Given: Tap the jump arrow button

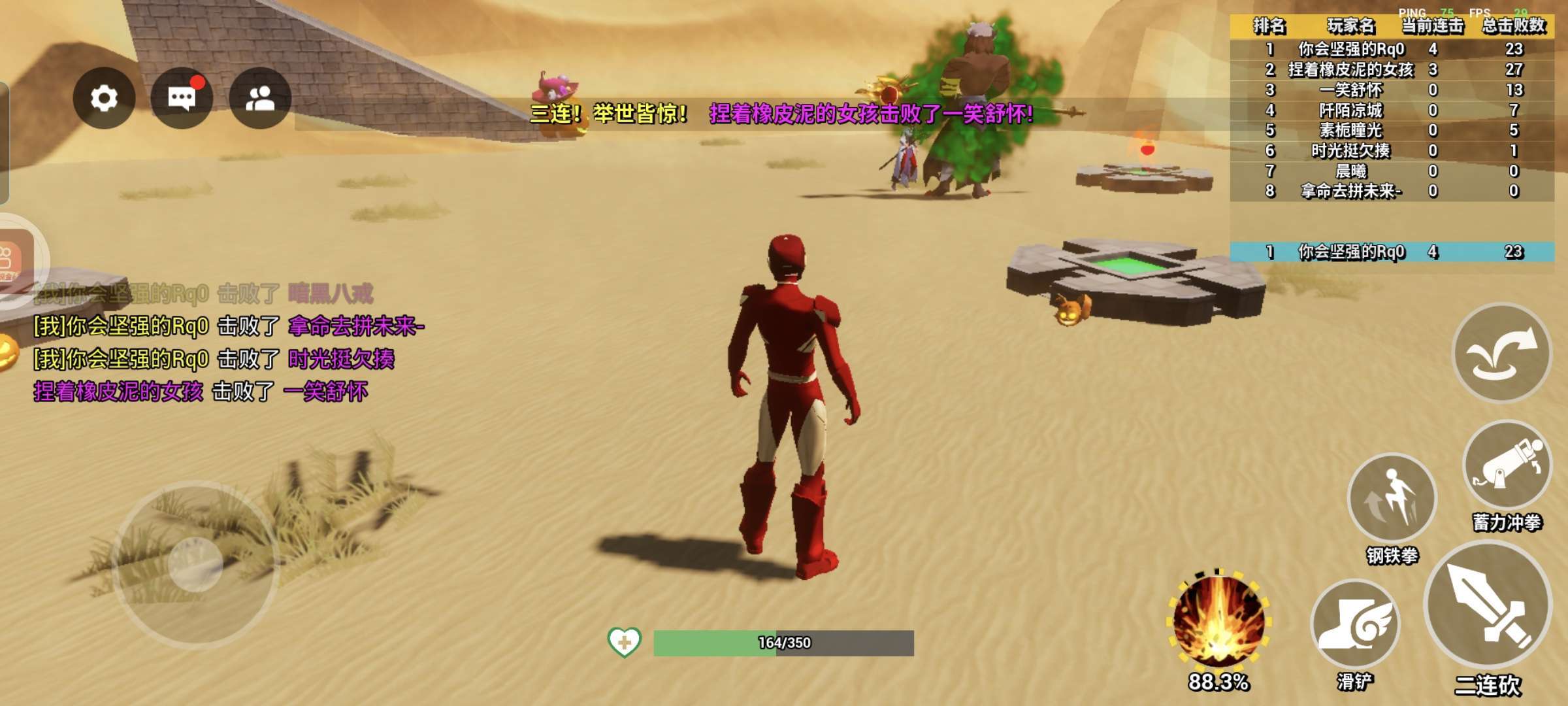Looking at the screenshot, I should click(x=1501, y=353).
